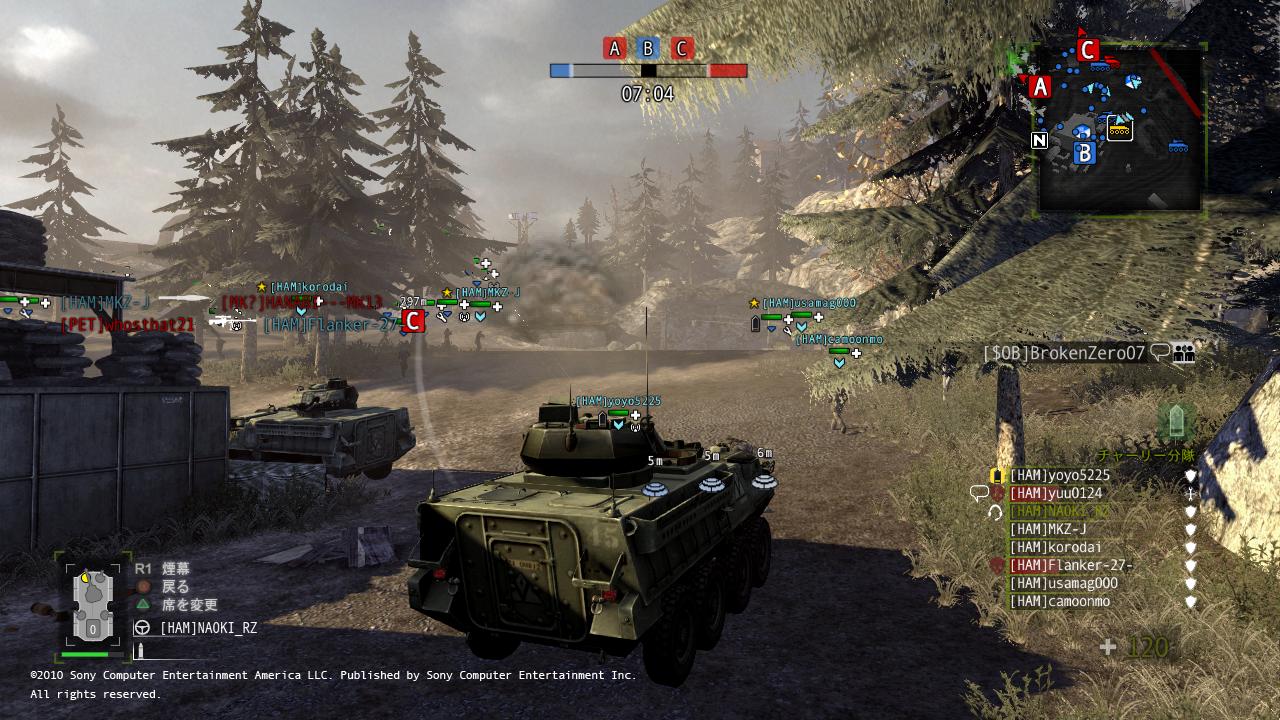Screen dimensions: 1280x720
Task: Click the vehicle seat diagram icon
Action: (93, 603)
